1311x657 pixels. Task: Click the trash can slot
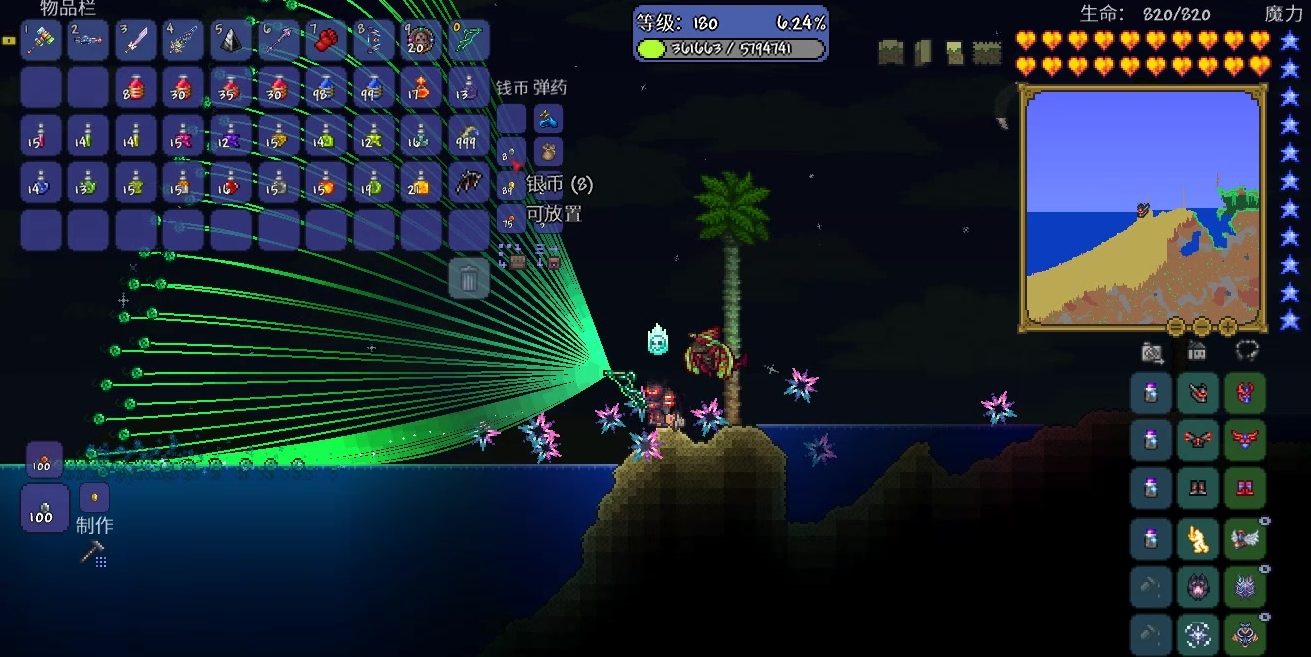pos(469,278)
